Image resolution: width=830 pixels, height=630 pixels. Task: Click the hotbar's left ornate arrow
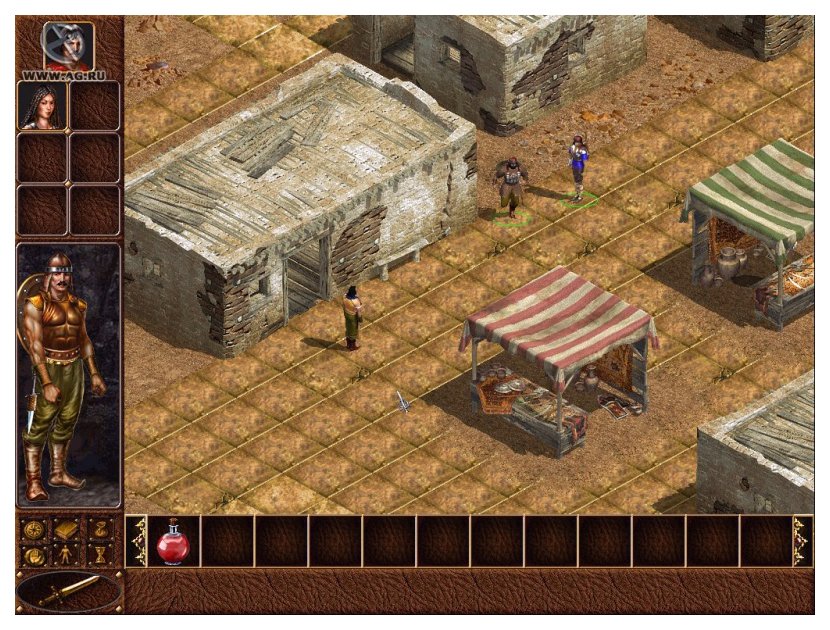136,541
